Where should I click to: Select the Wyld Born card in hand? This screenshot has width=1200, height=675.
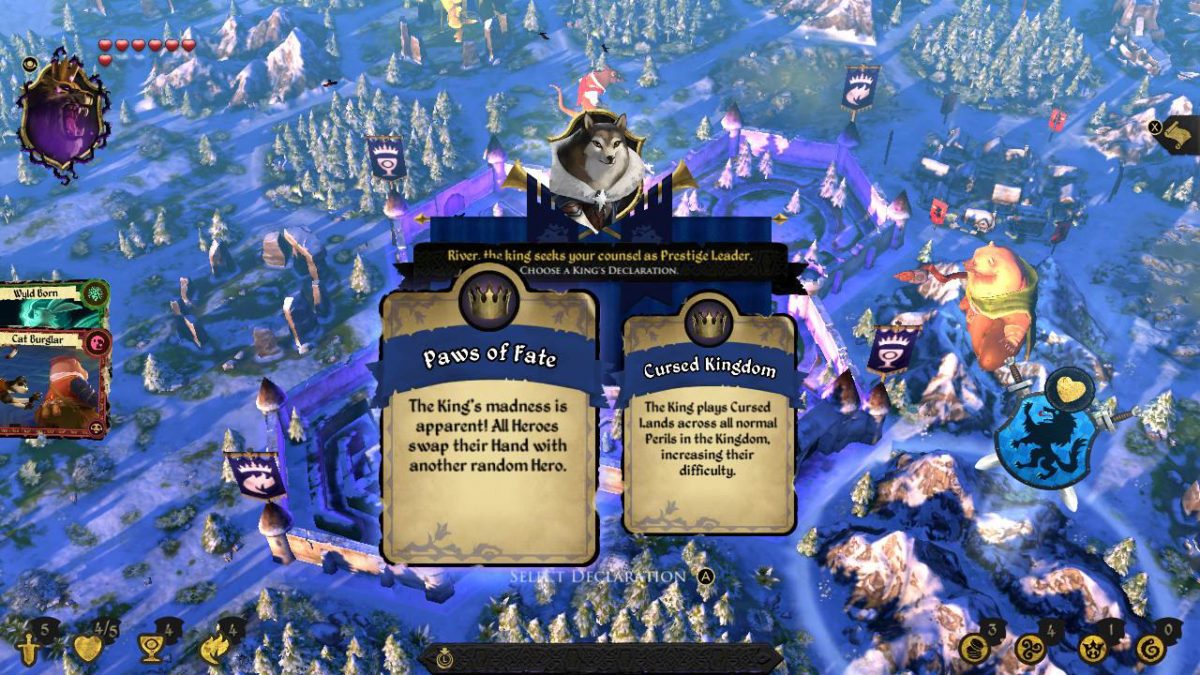52,304
